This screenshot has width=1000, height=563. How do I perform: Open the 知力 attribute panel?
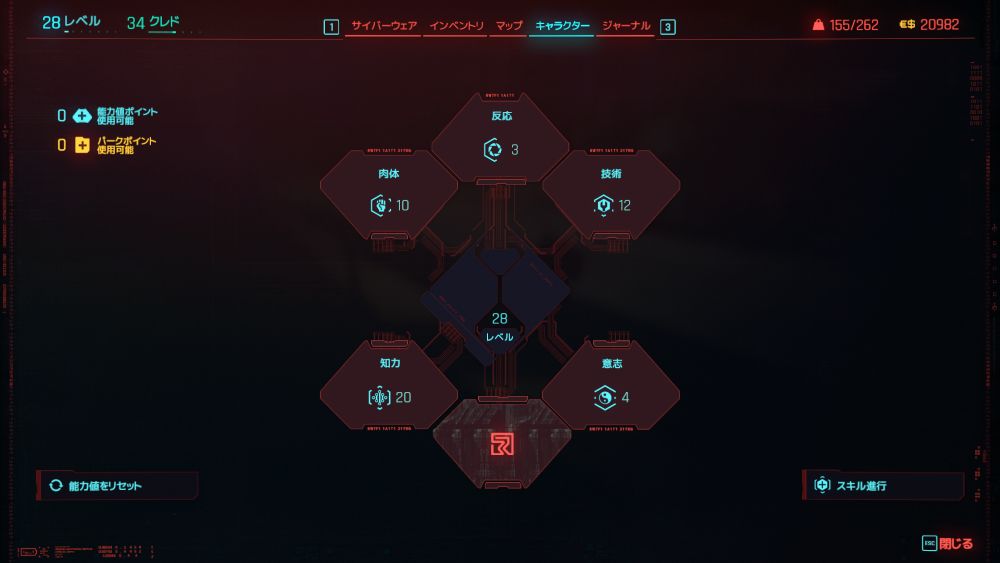click(x=389, y=386)
